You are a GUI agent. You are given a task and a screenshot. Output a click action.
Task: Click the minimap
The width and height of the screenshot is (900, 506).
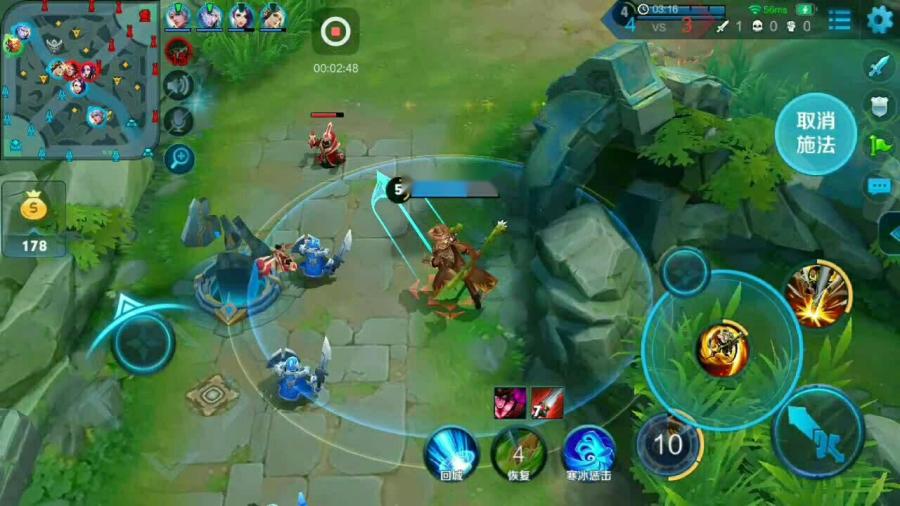80,78
